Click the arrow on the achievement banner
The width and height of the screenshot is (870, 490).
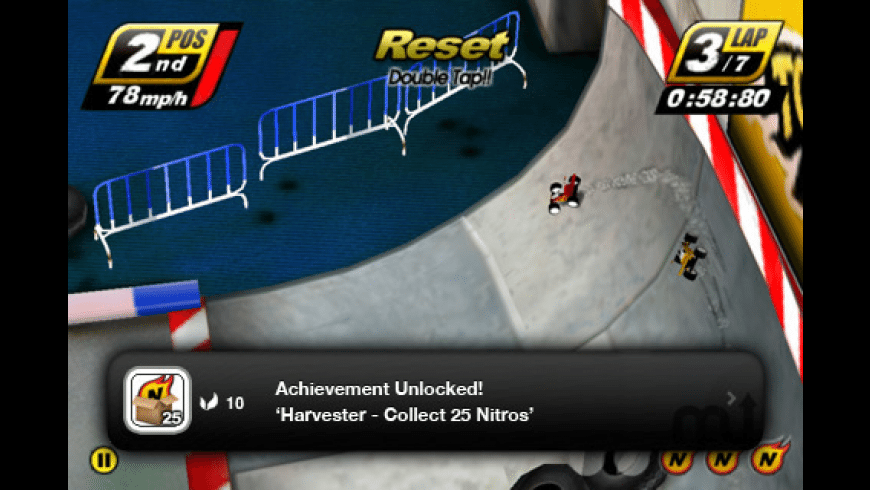[x=731, y=399]
